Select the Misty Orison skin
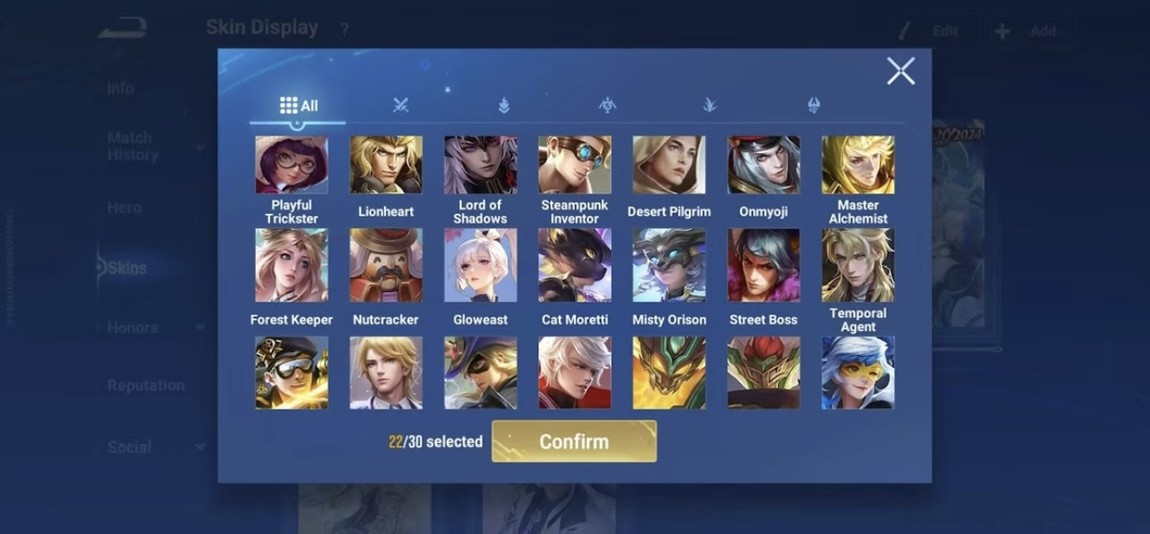 click(668, 265)
